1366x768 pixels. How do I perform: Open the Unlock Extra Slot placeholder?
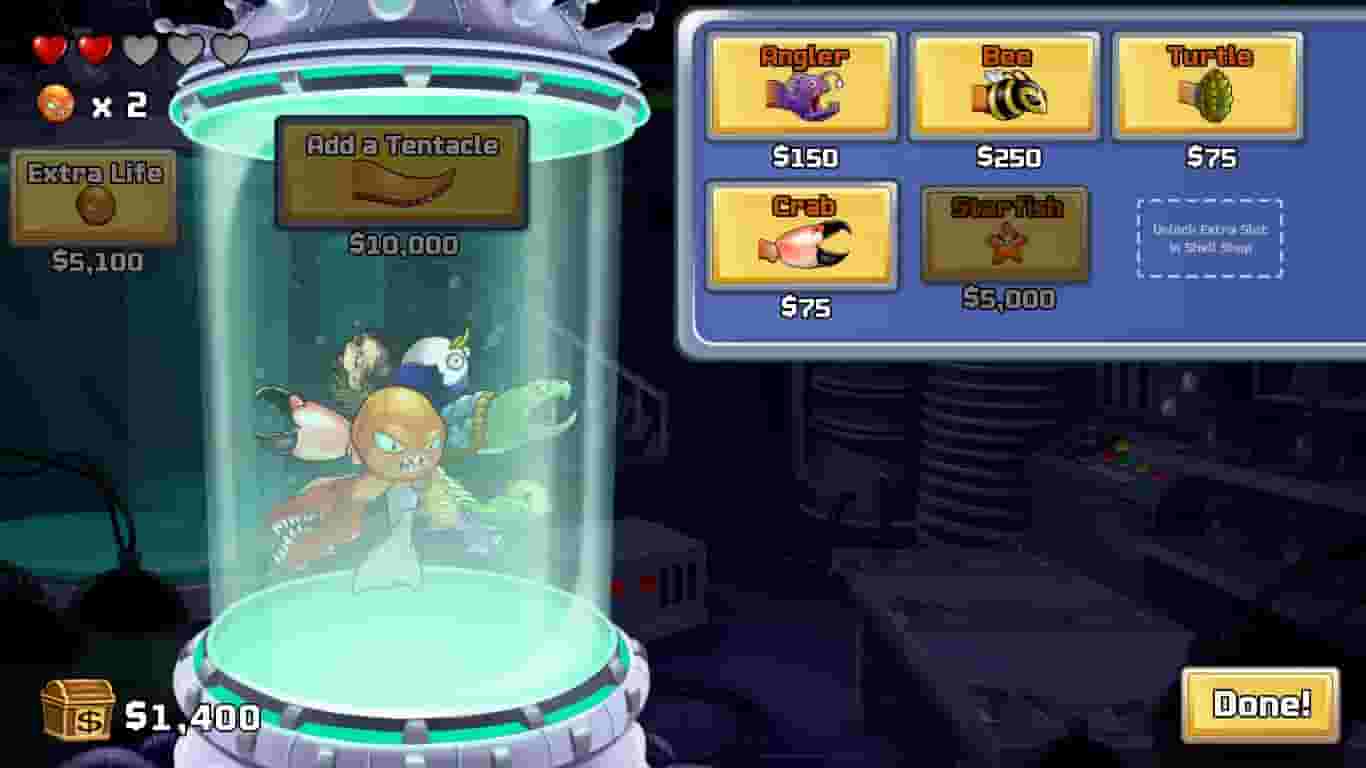coord(1212,238)
